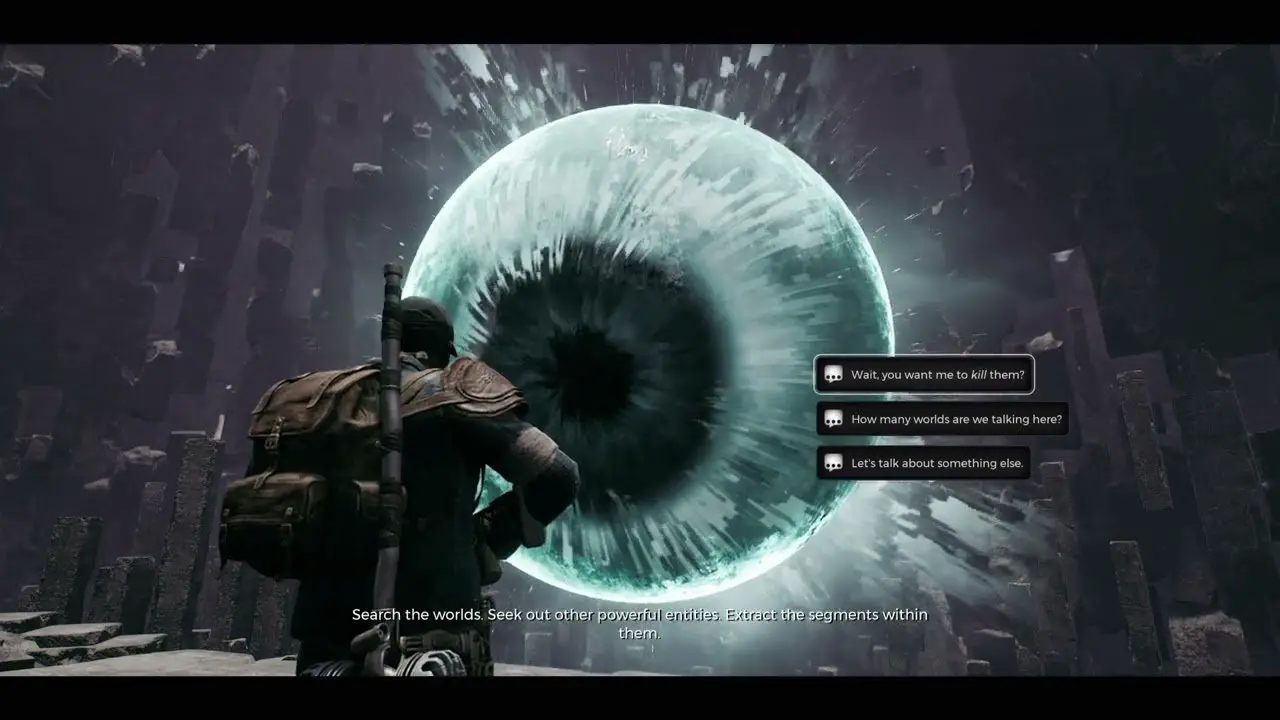Choose "Wait, you want me to kill them?"

924,375
